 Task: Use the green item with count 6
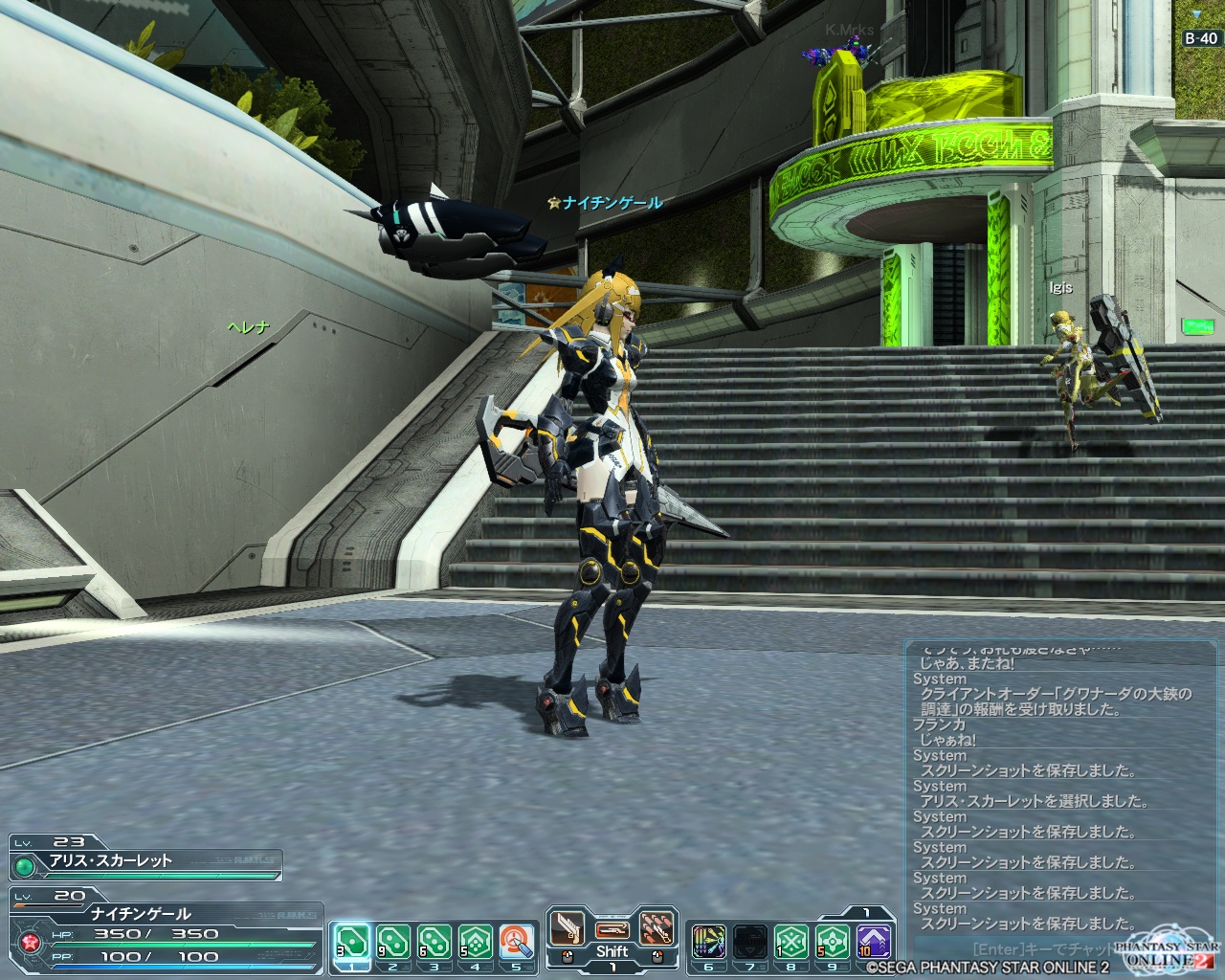(434, 942)
